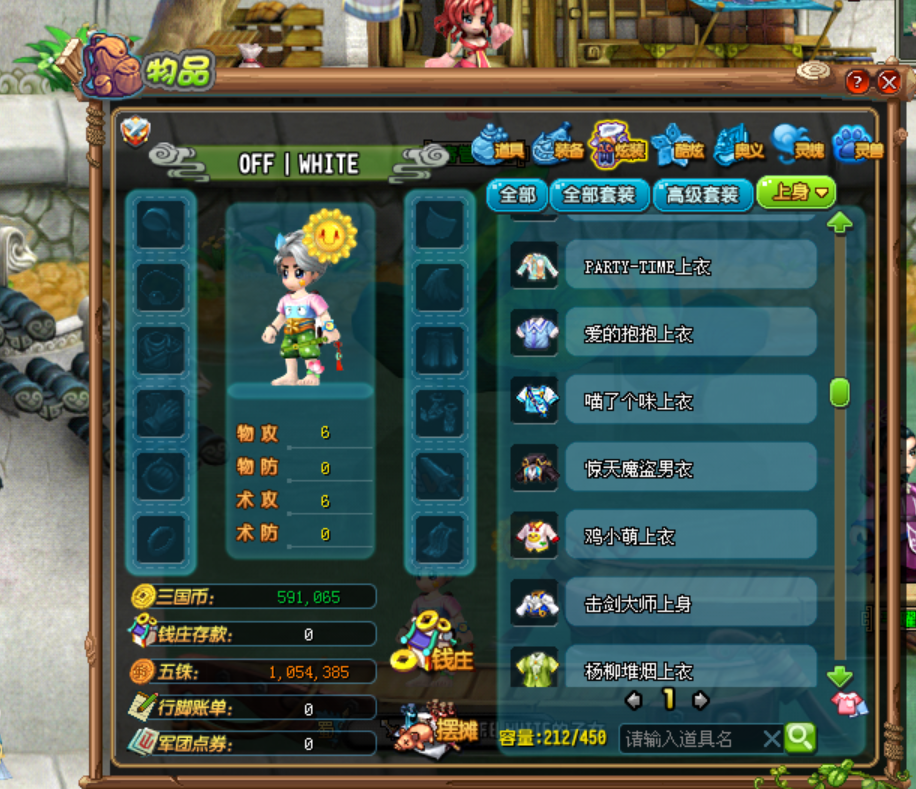Open the 上身 category dropdown
The width and height of the screenshot is (916, 789).
[x=796, y=193]
